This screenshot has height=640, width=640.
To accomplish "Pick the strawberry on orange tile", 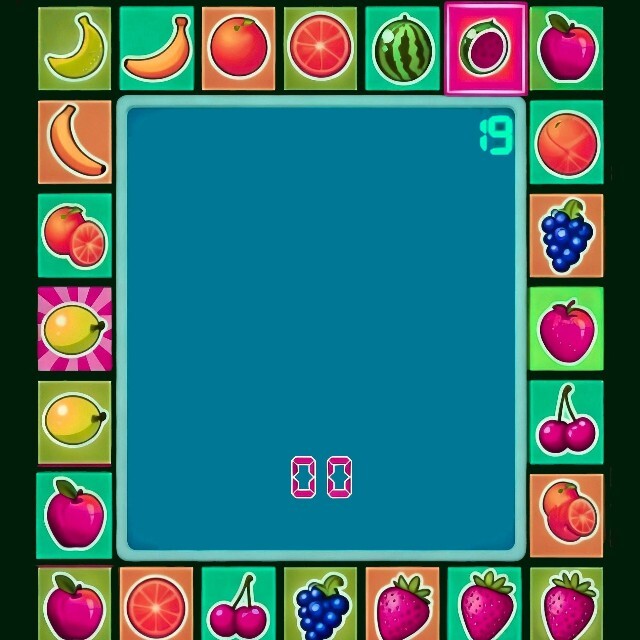I will coord(402,603).
